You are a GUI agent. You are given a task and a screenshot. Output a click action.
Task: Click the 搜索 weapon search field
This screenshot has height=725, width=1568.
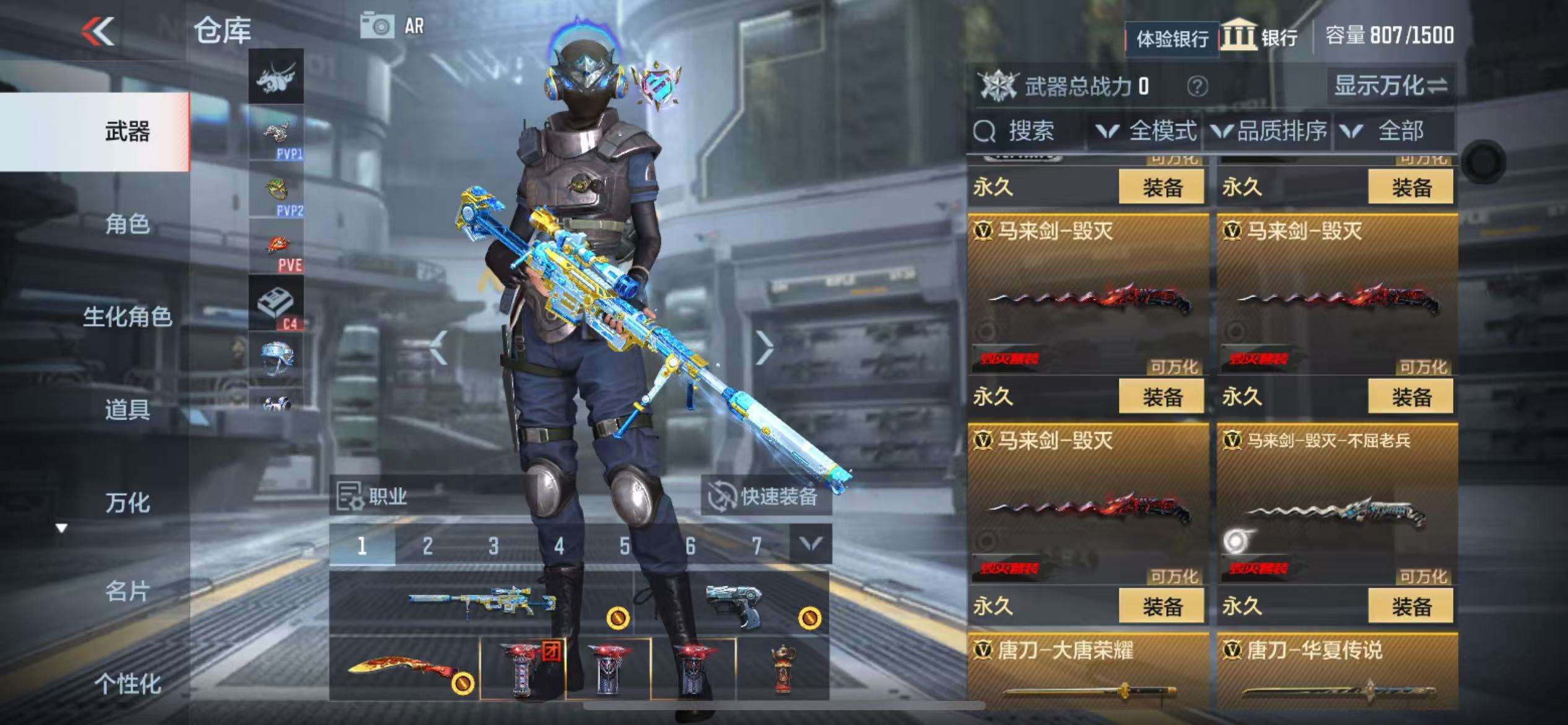[x=1028, y=131]
